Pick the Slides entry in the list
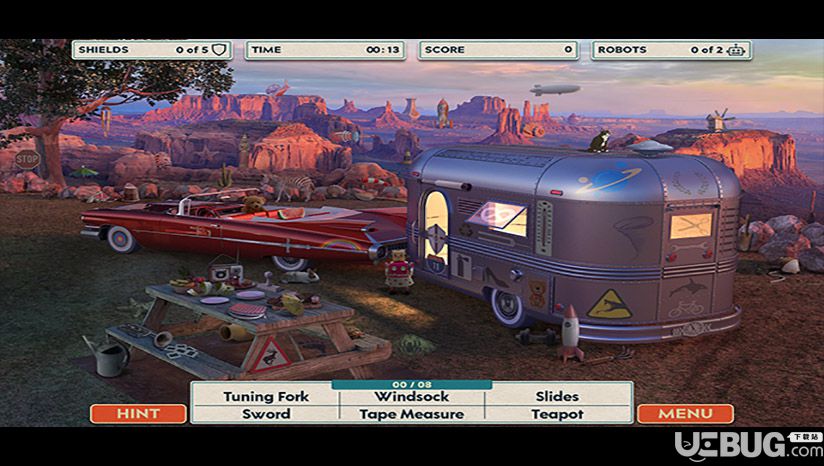The height and width of the screenshot is (466, 824). tap(557, 396)
